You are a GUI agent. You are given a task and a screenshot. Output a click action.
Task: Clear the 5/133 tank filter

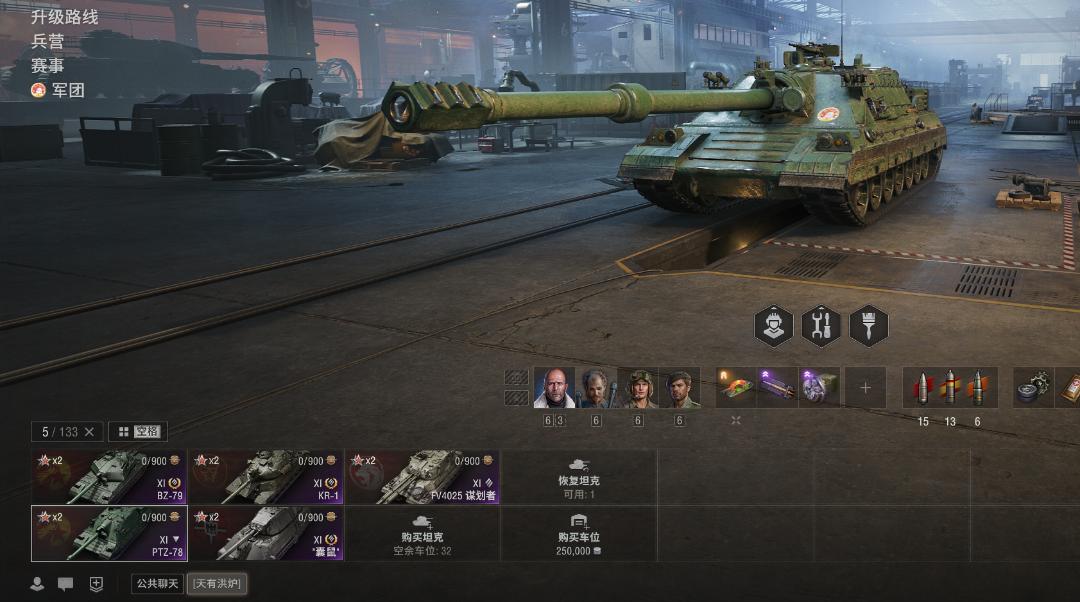click(x=89, y=432)
